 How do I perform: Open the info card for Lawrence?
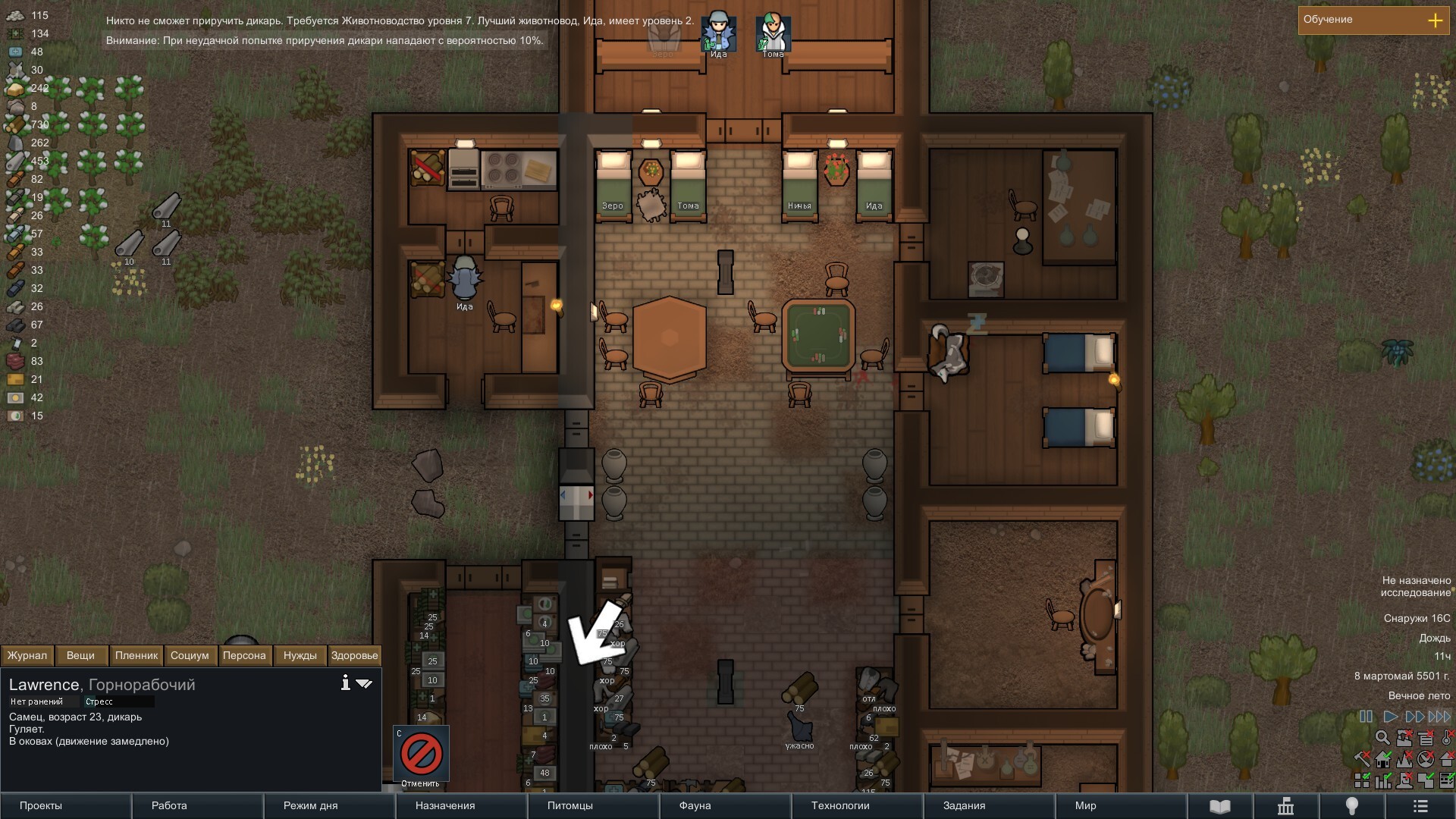click(345, 683)
